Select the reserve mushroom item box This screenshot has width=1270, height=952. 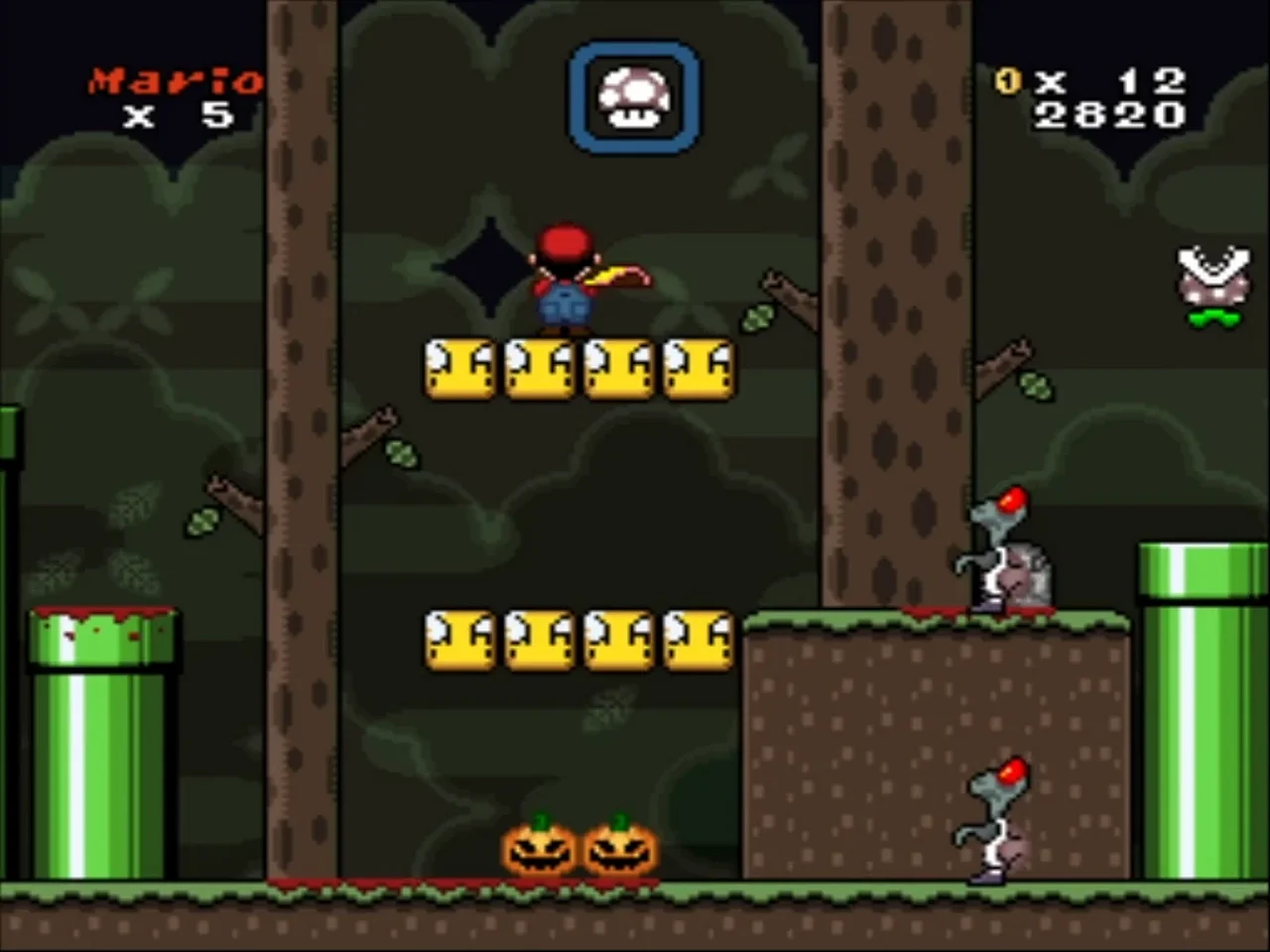tap(634, 98)
